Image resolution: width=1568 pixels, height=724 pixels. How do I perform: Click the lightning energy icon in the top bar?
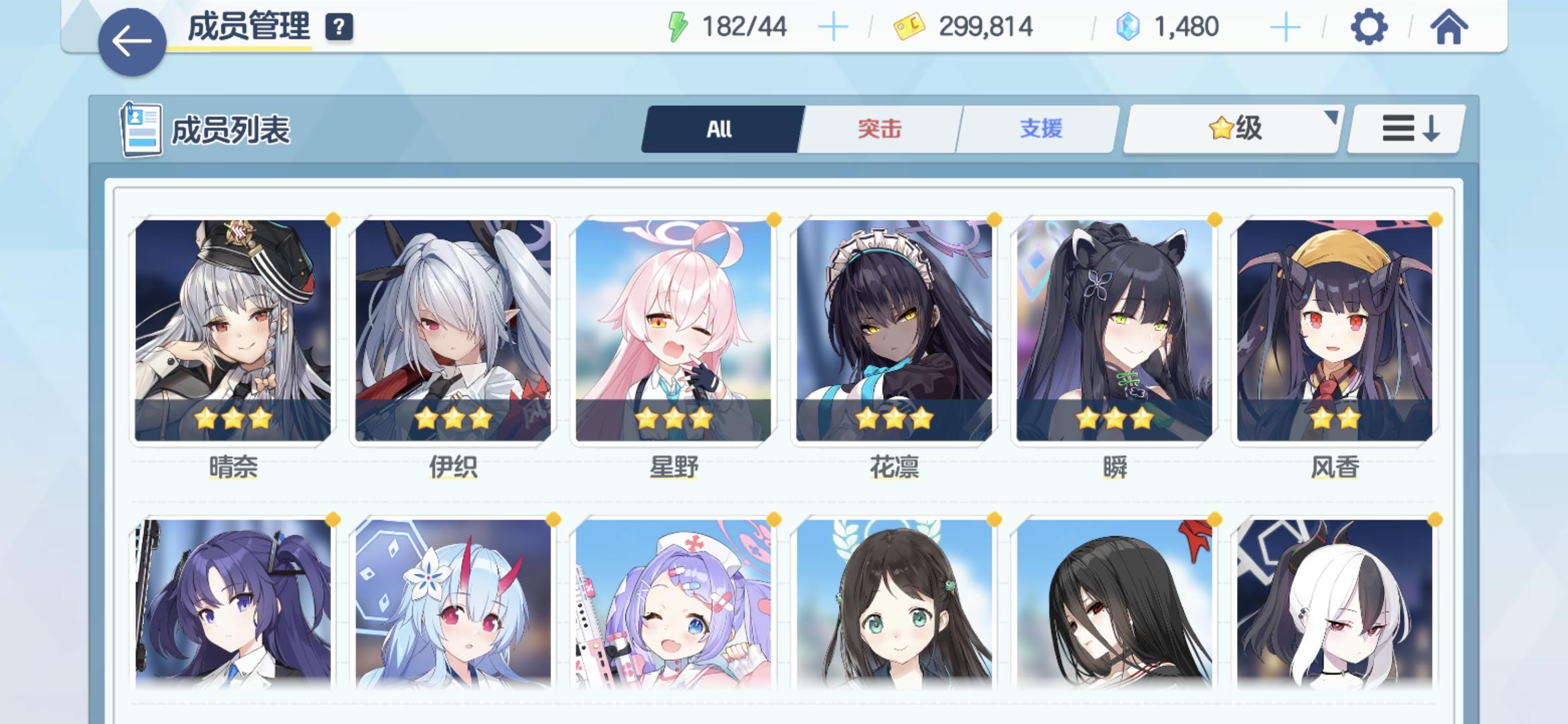tap(677, 25)
